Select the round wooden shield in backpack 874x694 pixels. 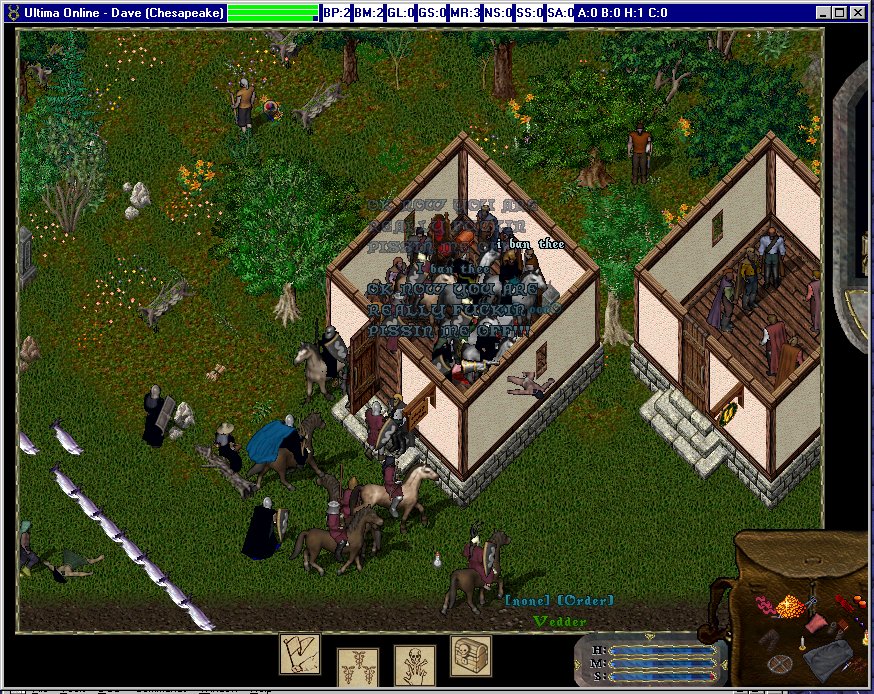779,663
